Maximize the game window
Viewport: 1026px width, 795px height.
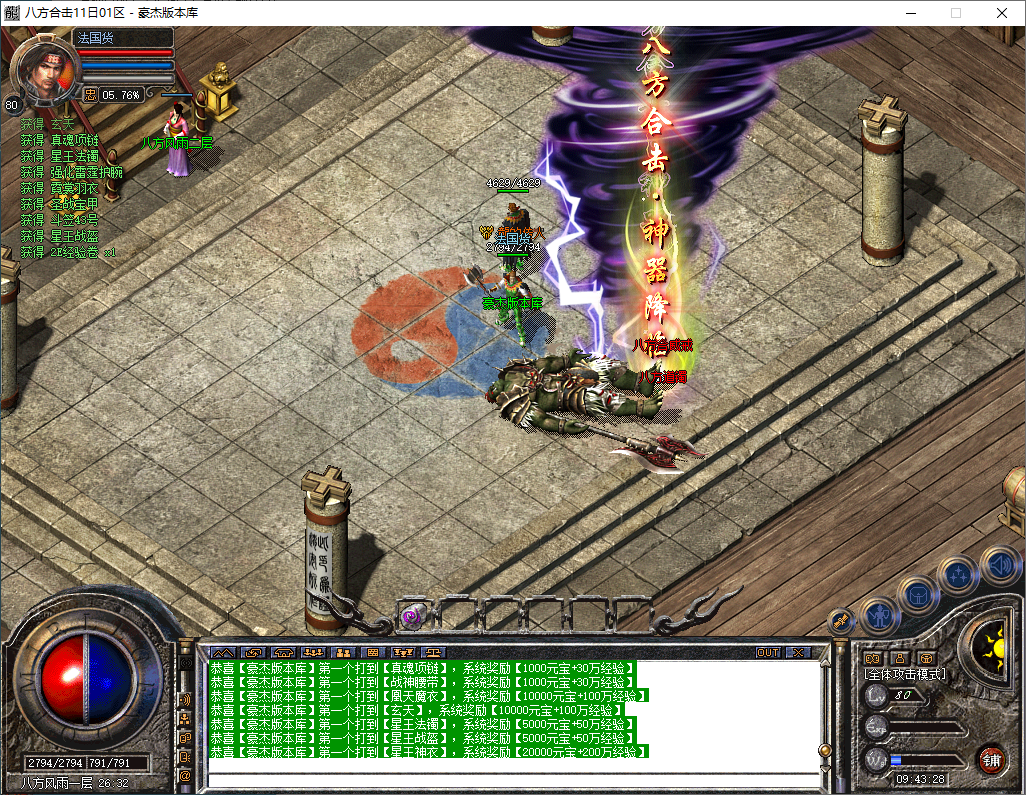coord(955,13)
